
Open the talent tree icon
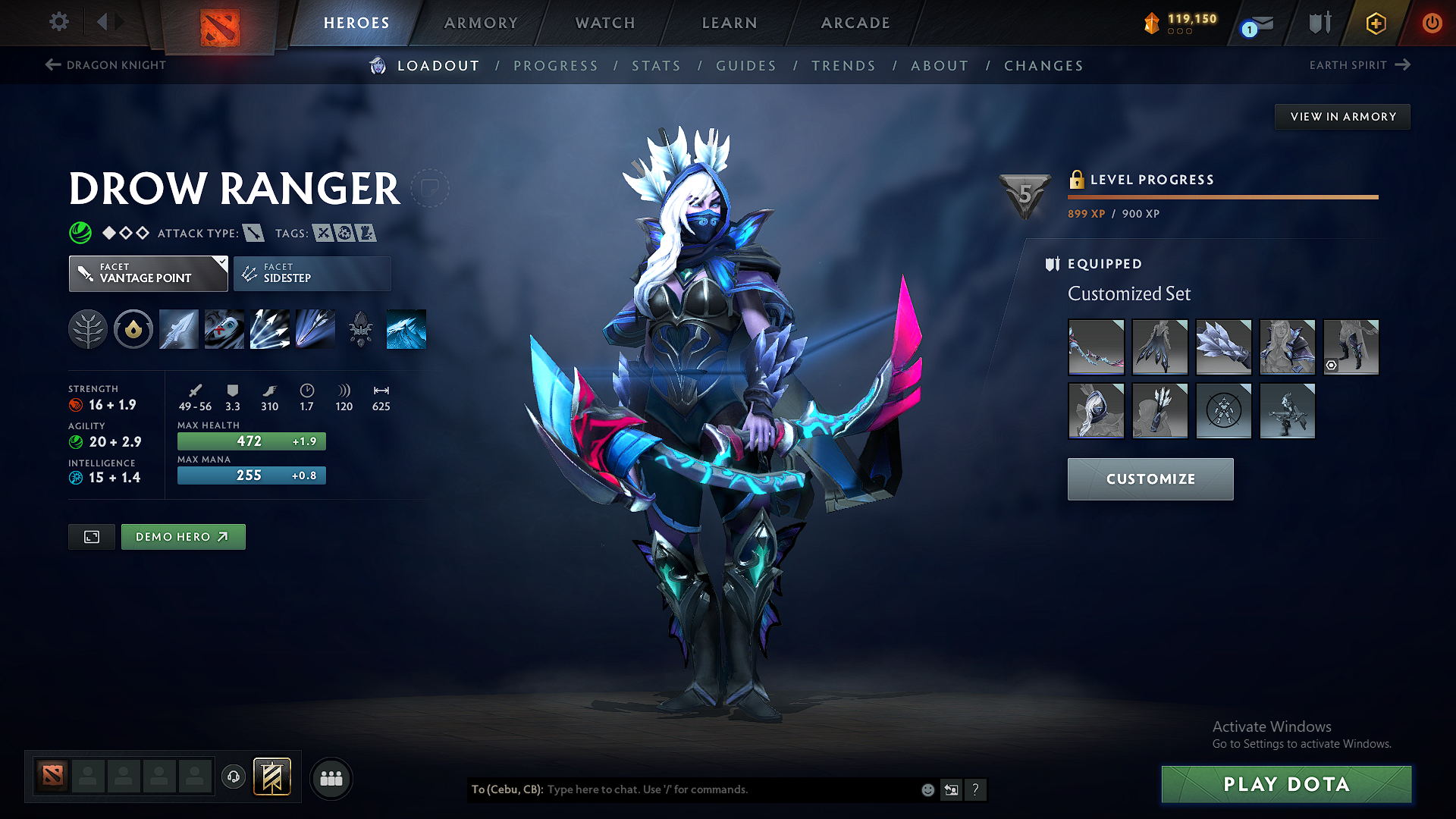pos(87,329)
